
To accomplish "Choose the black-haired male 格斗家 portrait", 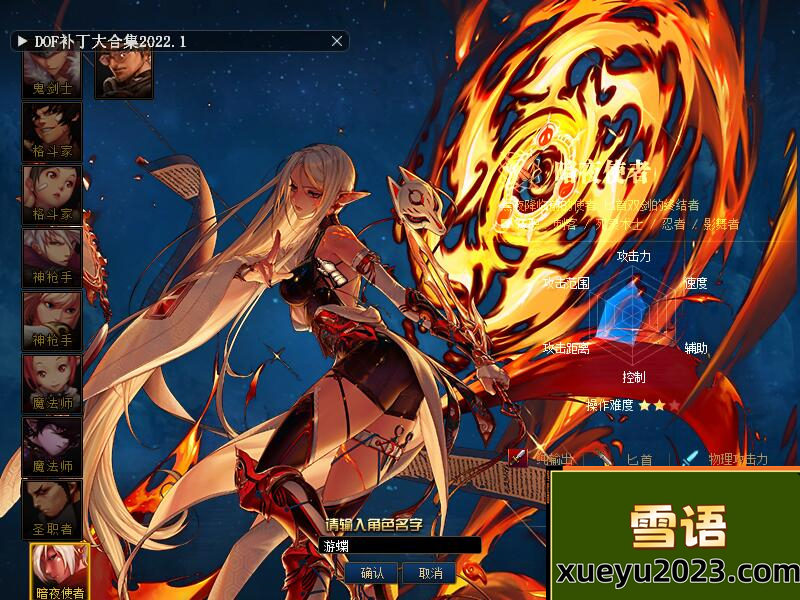I will click(x=52, y=132).
